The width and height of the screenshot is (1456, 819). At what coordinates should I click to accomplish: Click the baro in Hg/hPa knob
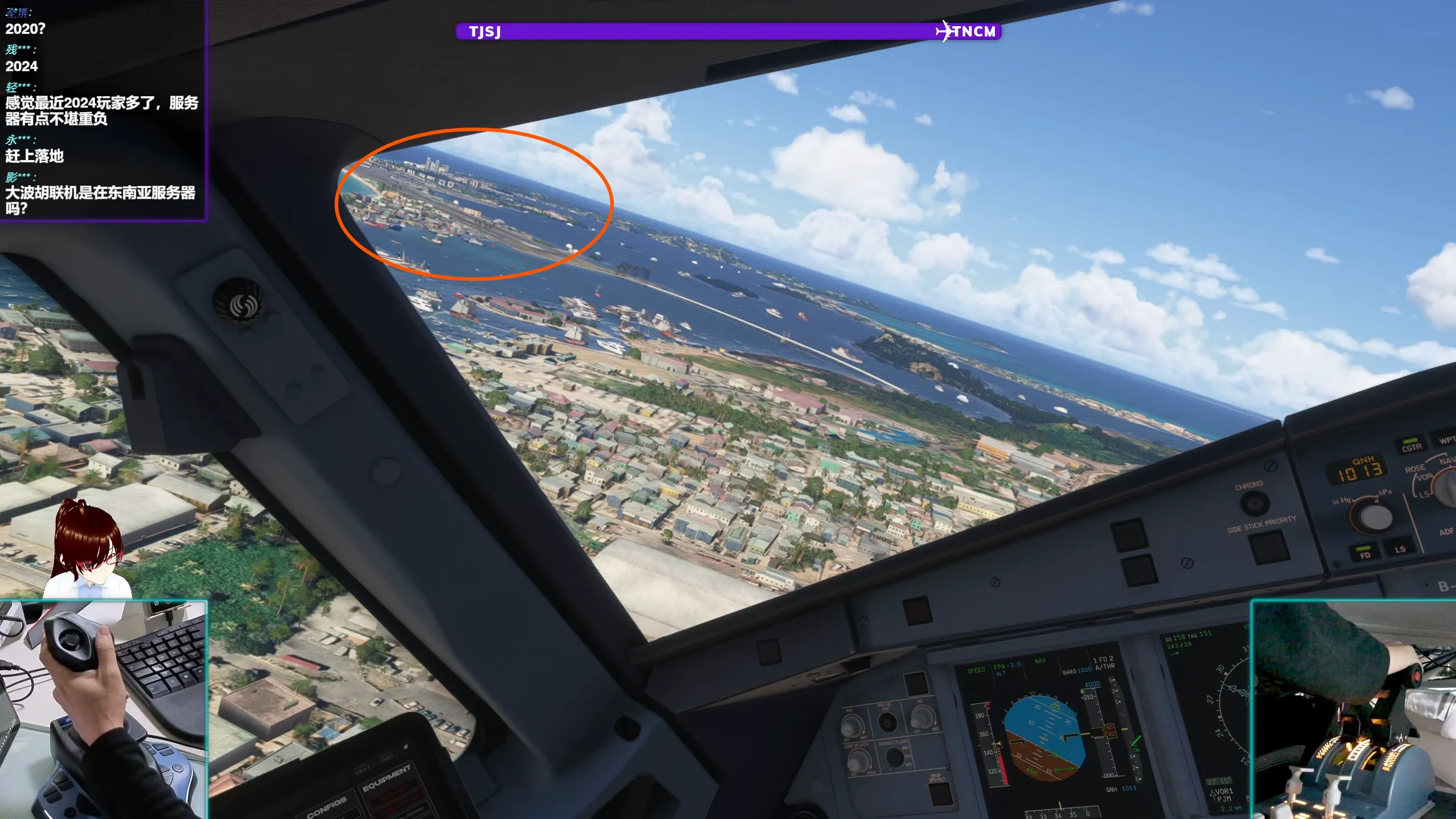pos(1375,517)
